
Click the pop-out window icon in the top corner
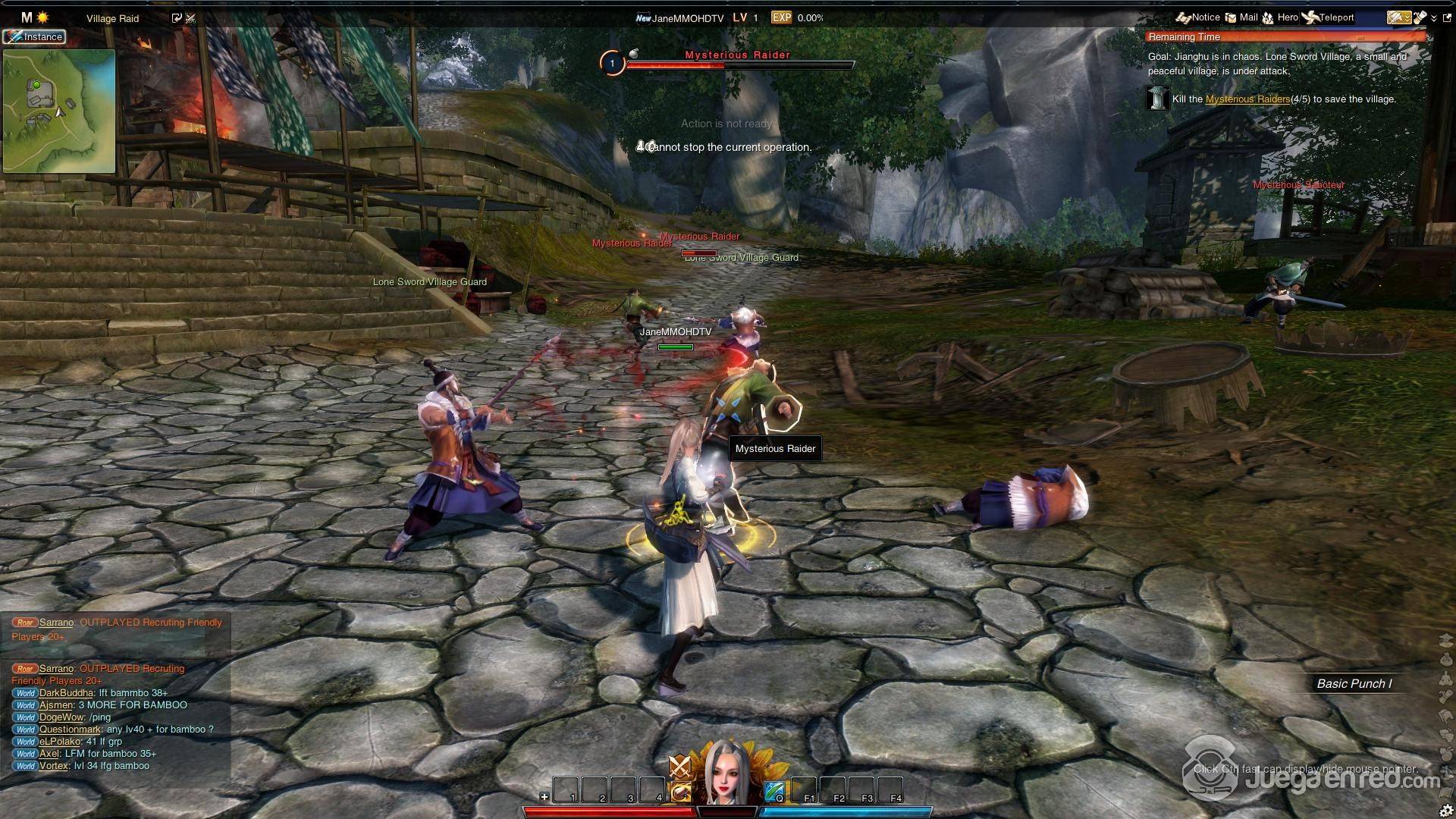[x=1447, y=17]
